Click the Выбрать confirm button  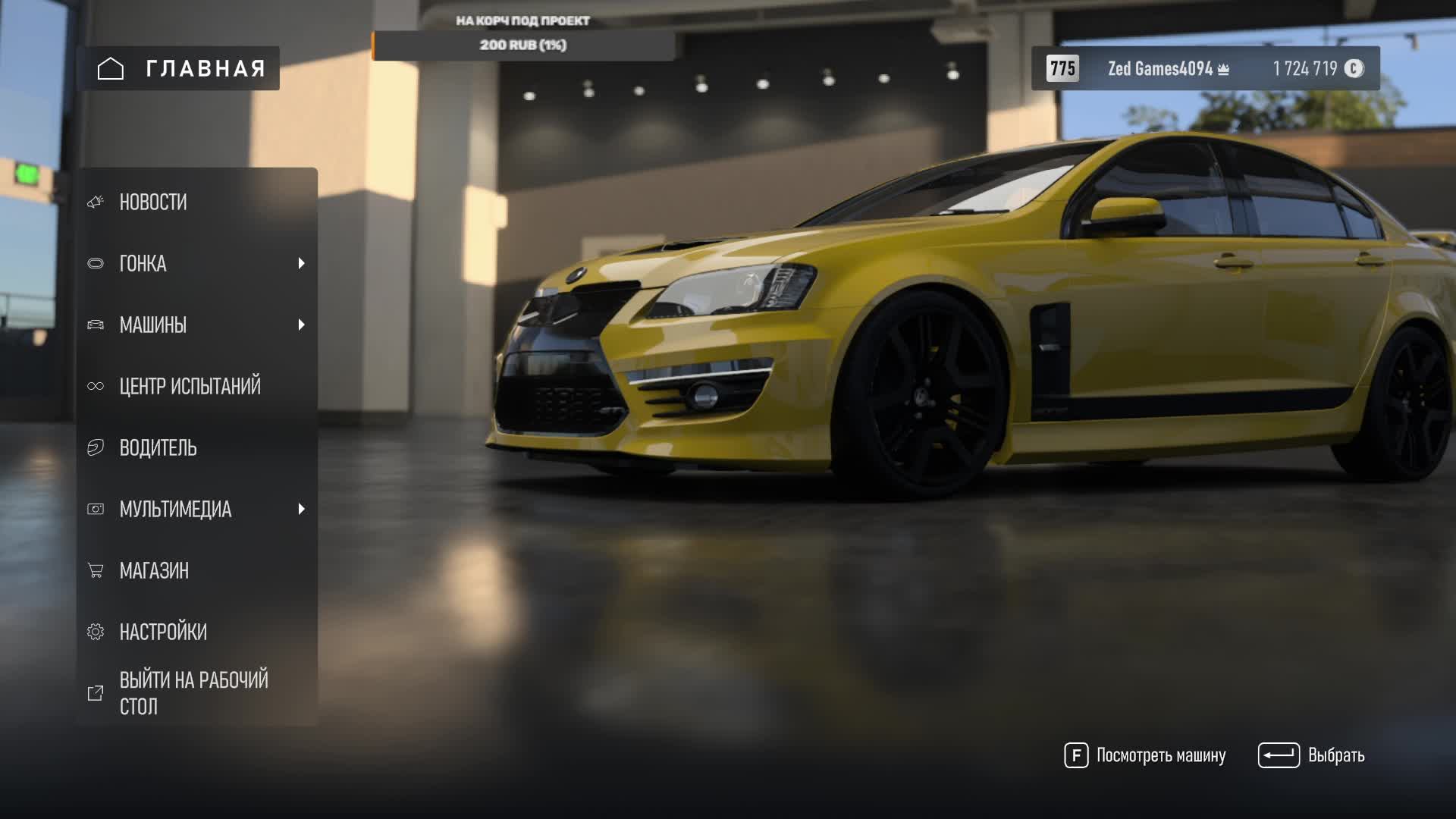click(x=1311, y=755)
